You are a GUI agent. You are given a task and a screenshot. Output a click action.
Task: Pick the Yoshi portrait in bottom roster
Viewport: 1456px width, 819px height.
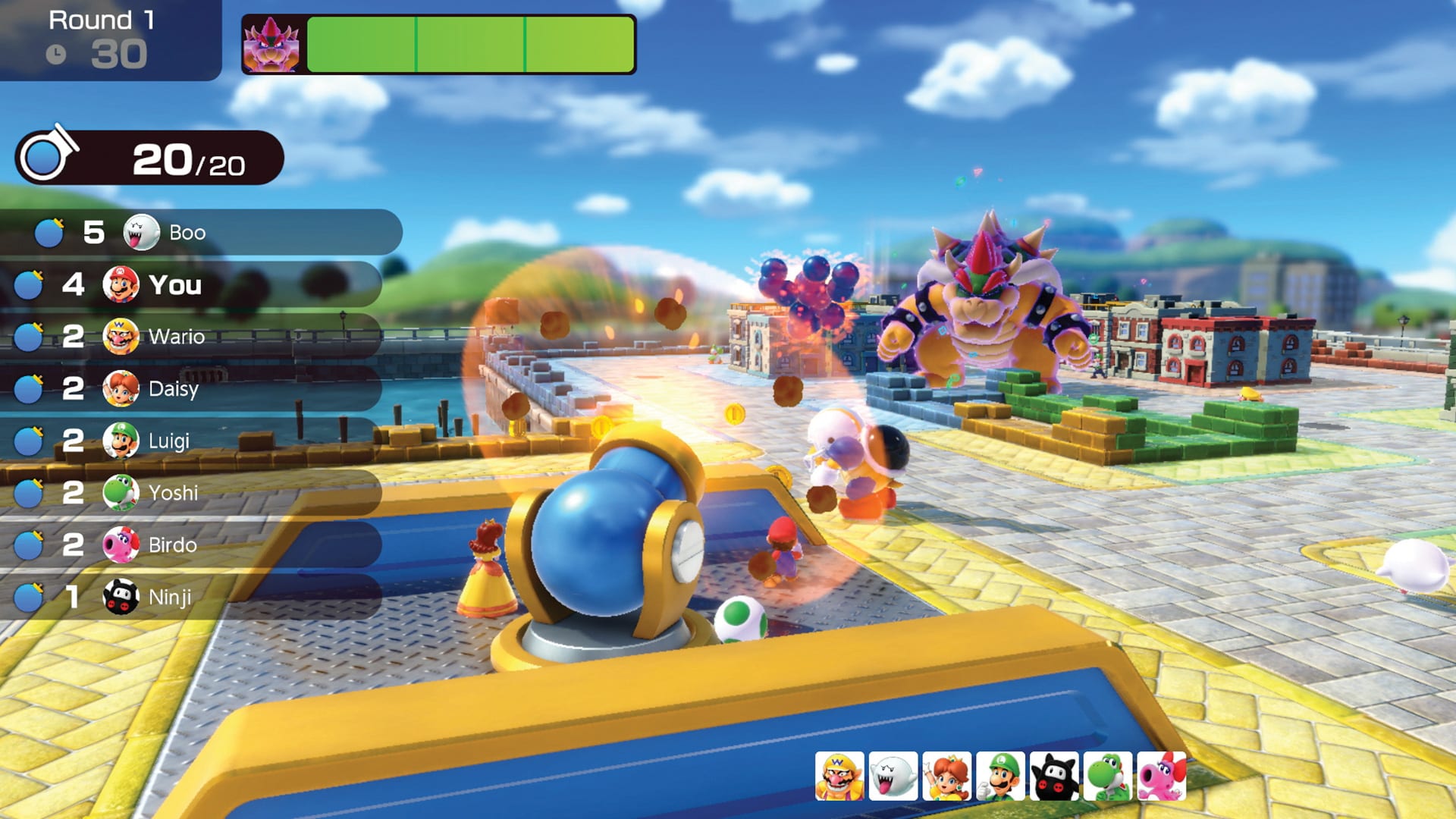tap(1108, 777)
